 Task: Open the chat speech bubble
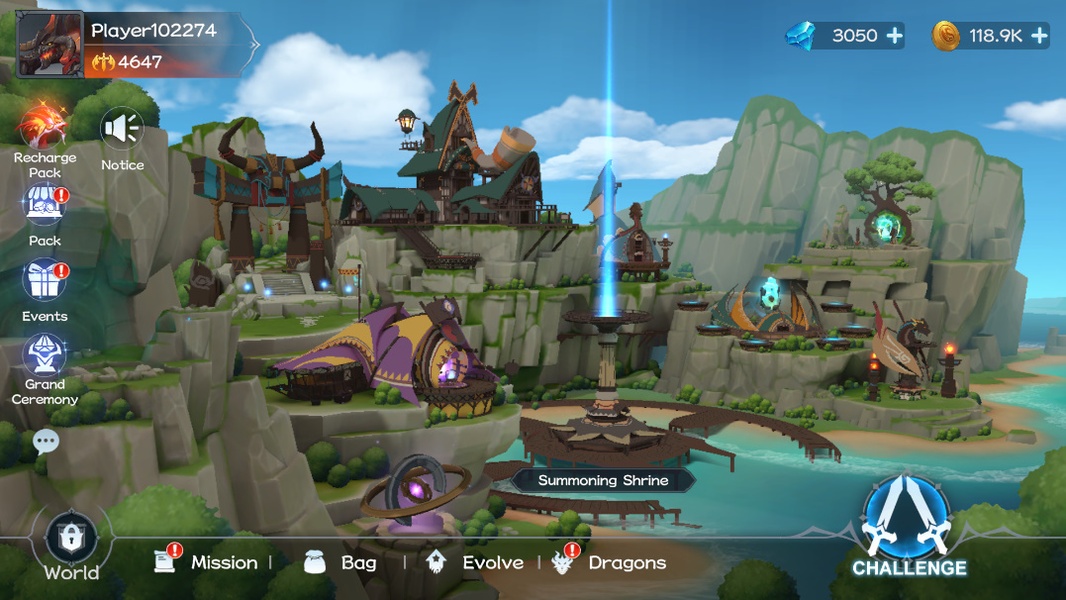[x=46, y=441]
